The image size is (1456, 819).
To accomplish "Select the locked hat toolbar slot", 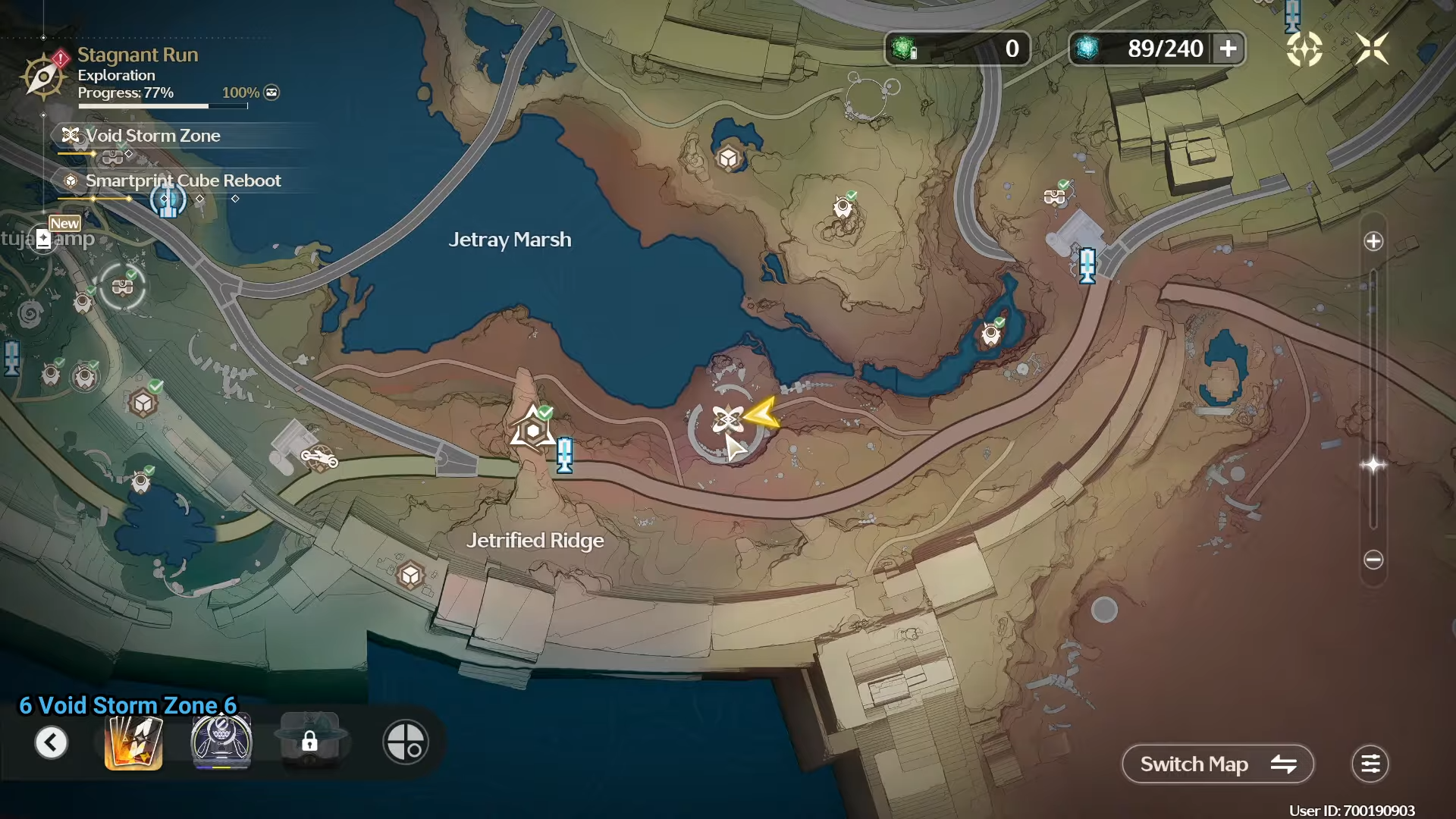I will click(309, 742).
